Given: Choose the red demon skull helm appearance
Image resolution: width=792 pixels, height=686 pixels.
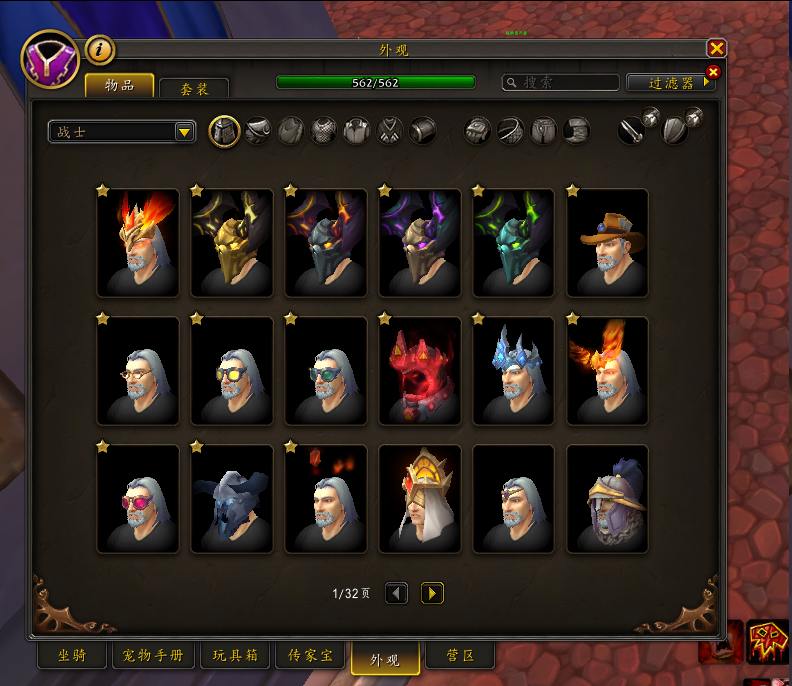Looking at the screenshot, I should click(420, 371).
